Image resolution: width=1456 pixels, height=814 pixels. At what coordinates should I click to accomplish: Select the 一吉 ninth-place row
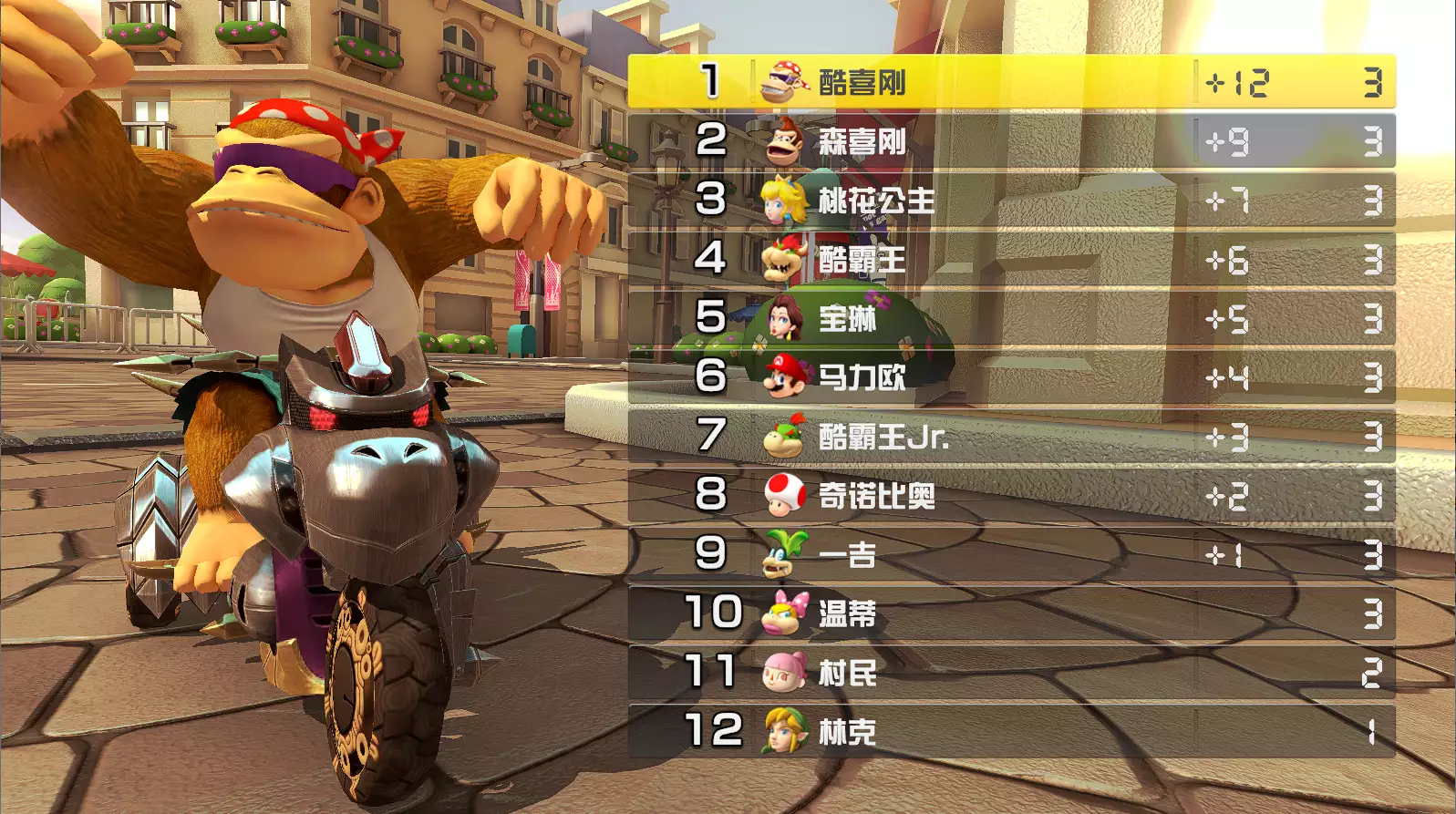tap(1010, 555)
